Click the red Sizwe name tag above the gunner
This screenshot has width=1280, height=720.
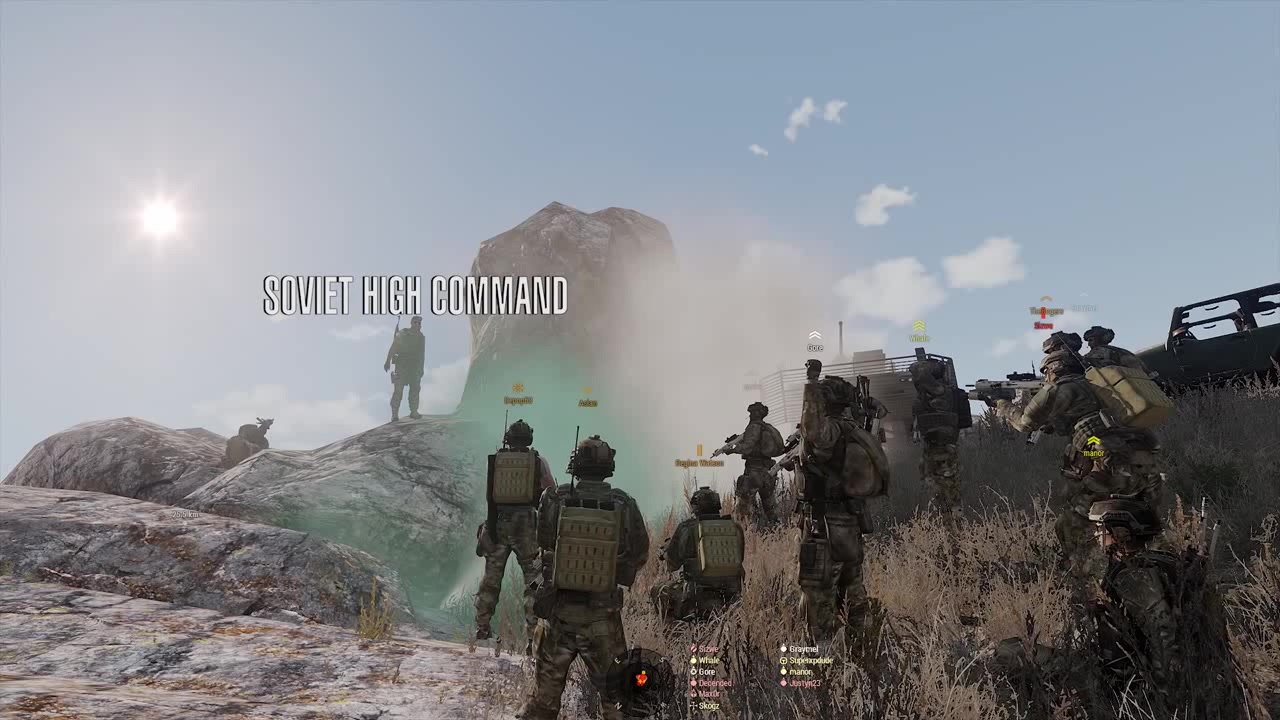[1043, 325]
